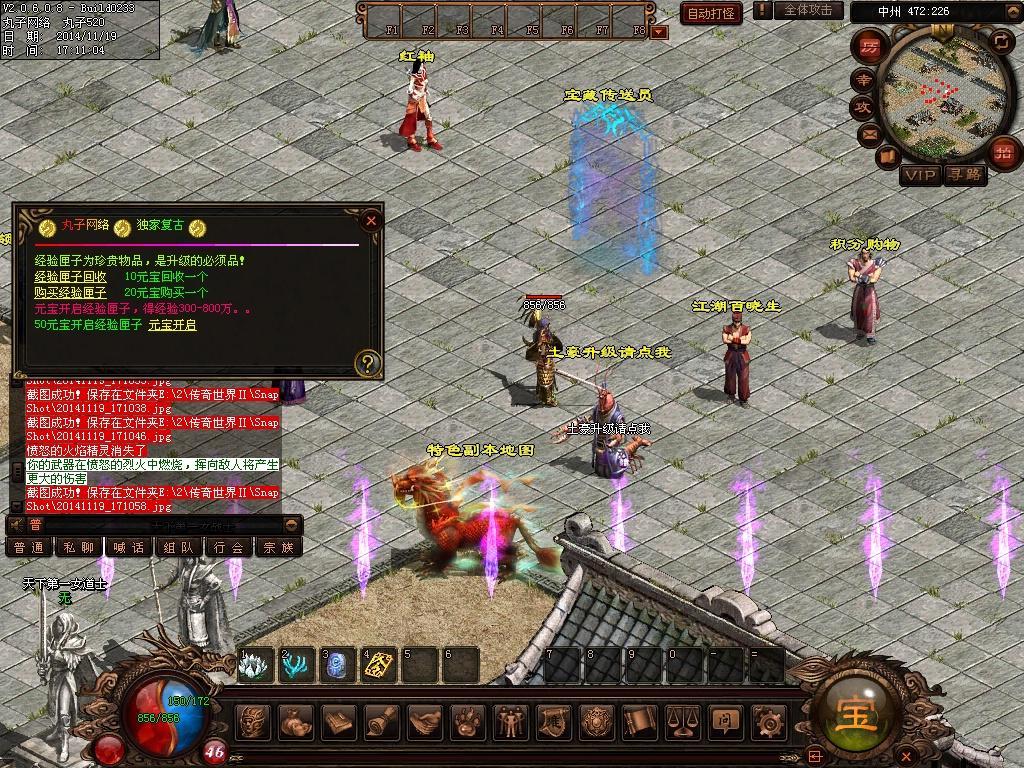The width and height of the screenshot is (1024, 768).
Task: Open the gear settings icon in bottom bar
Action: pyautogui.click(x=768, y=720)
